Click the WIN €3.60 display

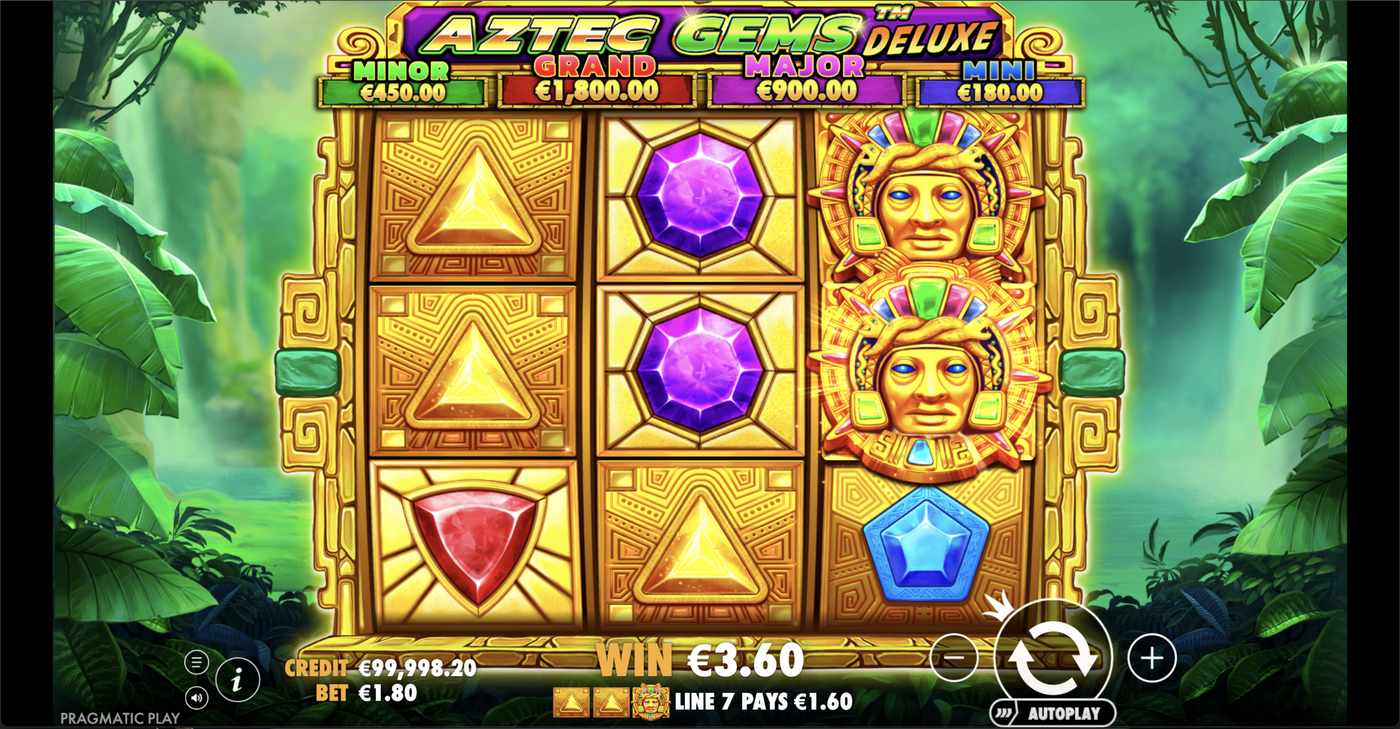coord(700,660)
